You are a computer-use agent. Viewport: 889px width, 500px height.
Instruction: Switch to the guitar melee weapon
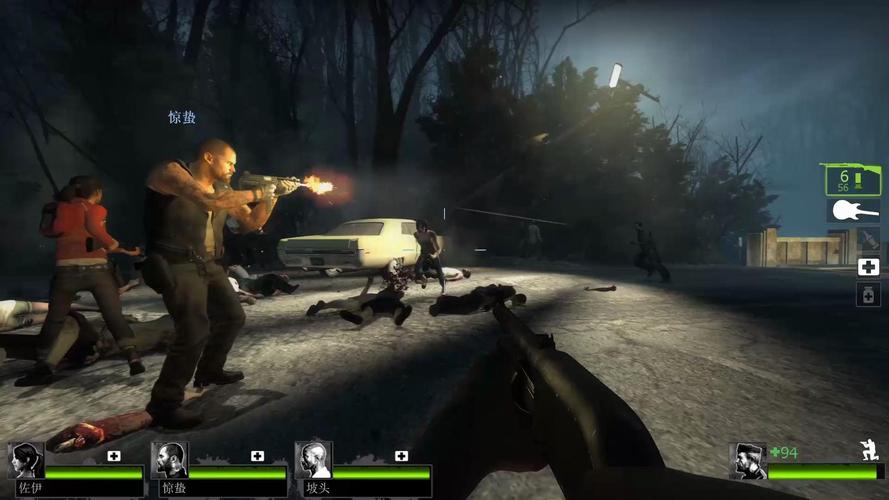tap(853, 211)
